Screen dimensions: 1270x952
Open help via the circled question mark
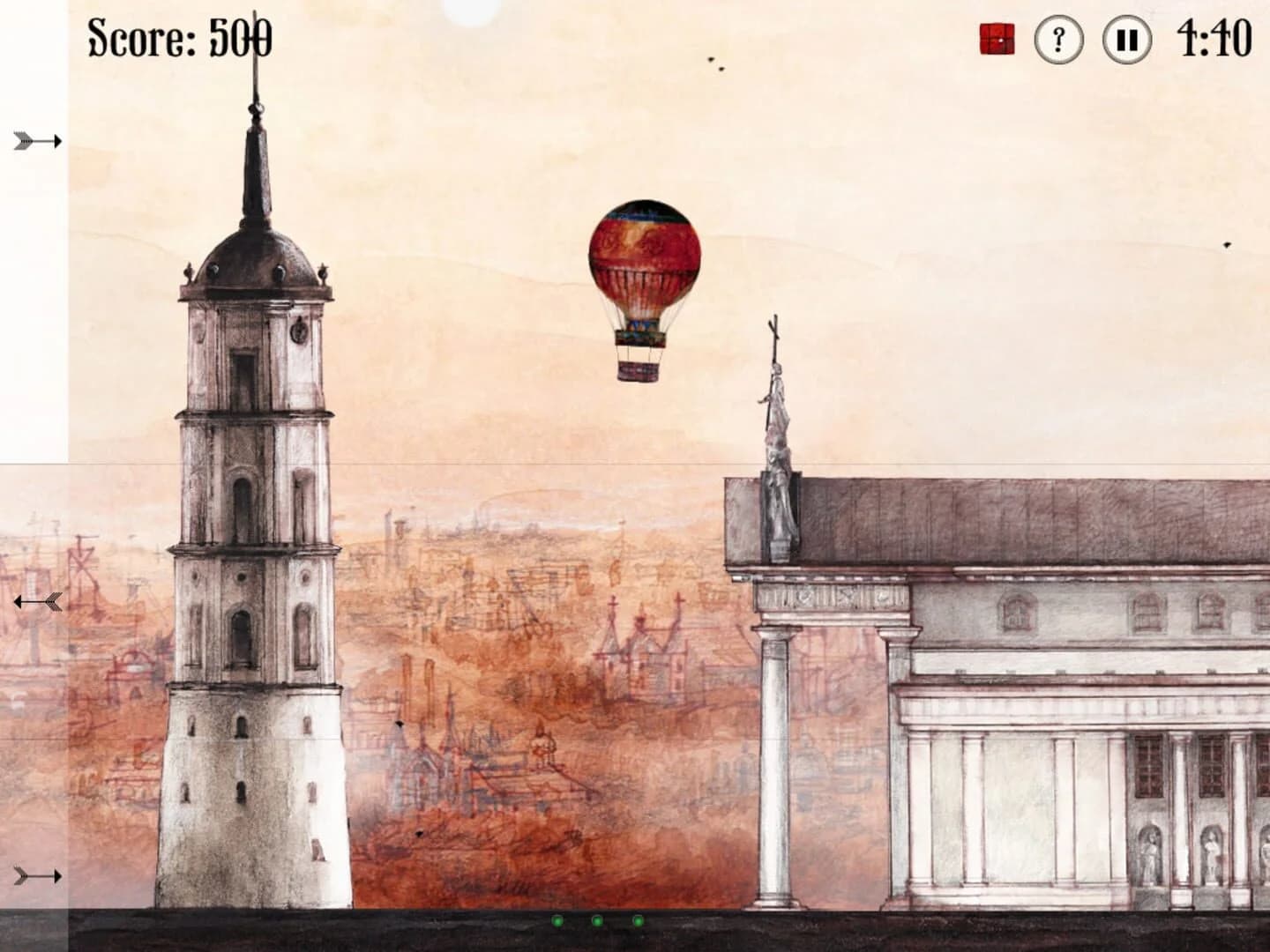point(1058,38)
